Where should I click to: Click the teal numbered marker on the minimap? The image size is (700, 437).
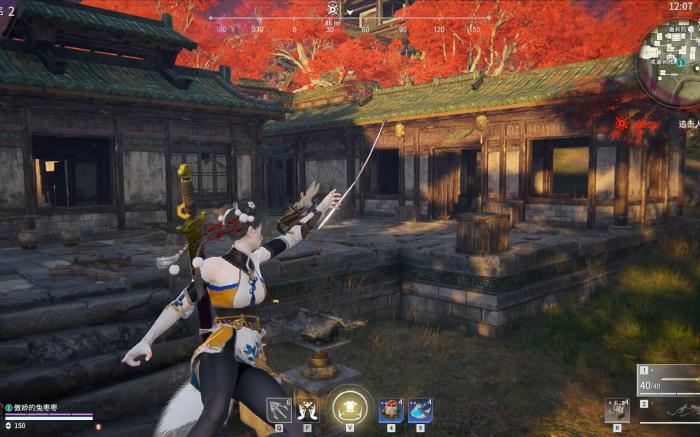coord(681,62)
